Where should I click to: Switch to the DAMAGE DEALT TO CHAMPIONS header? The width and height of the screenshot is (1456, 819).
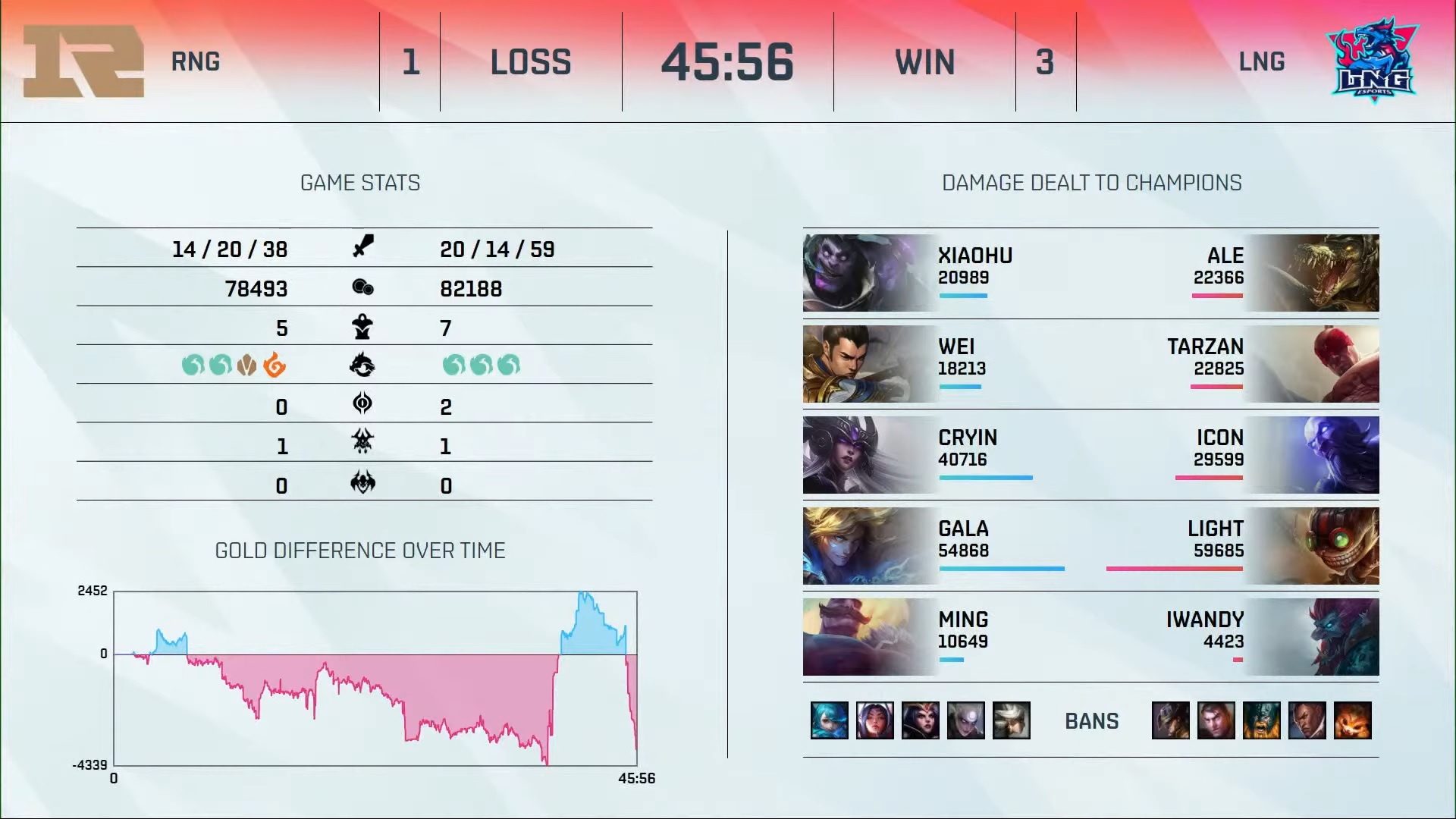(x=1092, y=183)
